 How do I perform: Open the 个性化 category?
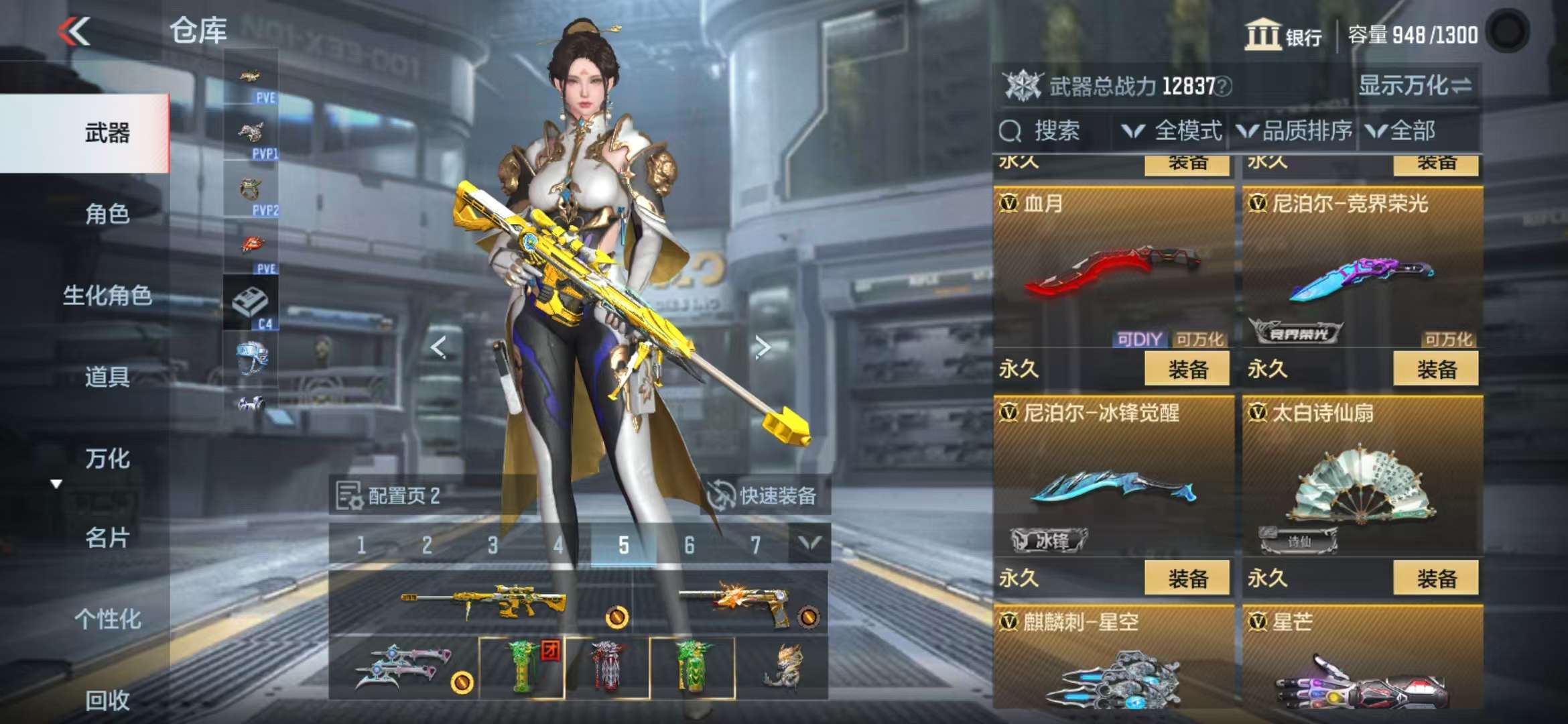click(x=107, y=619)
